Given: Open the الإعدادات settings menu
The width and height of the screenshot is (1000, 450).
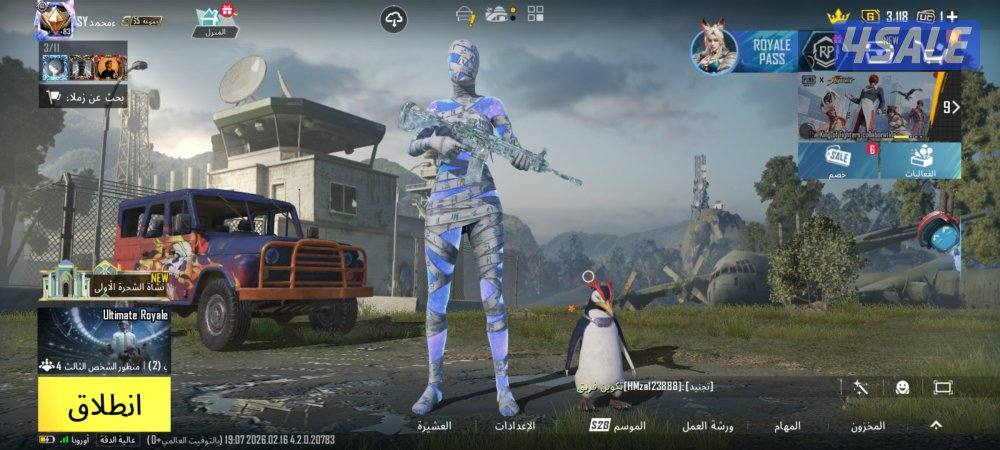Looking at the screenshot, I should [x=515, y=426].
